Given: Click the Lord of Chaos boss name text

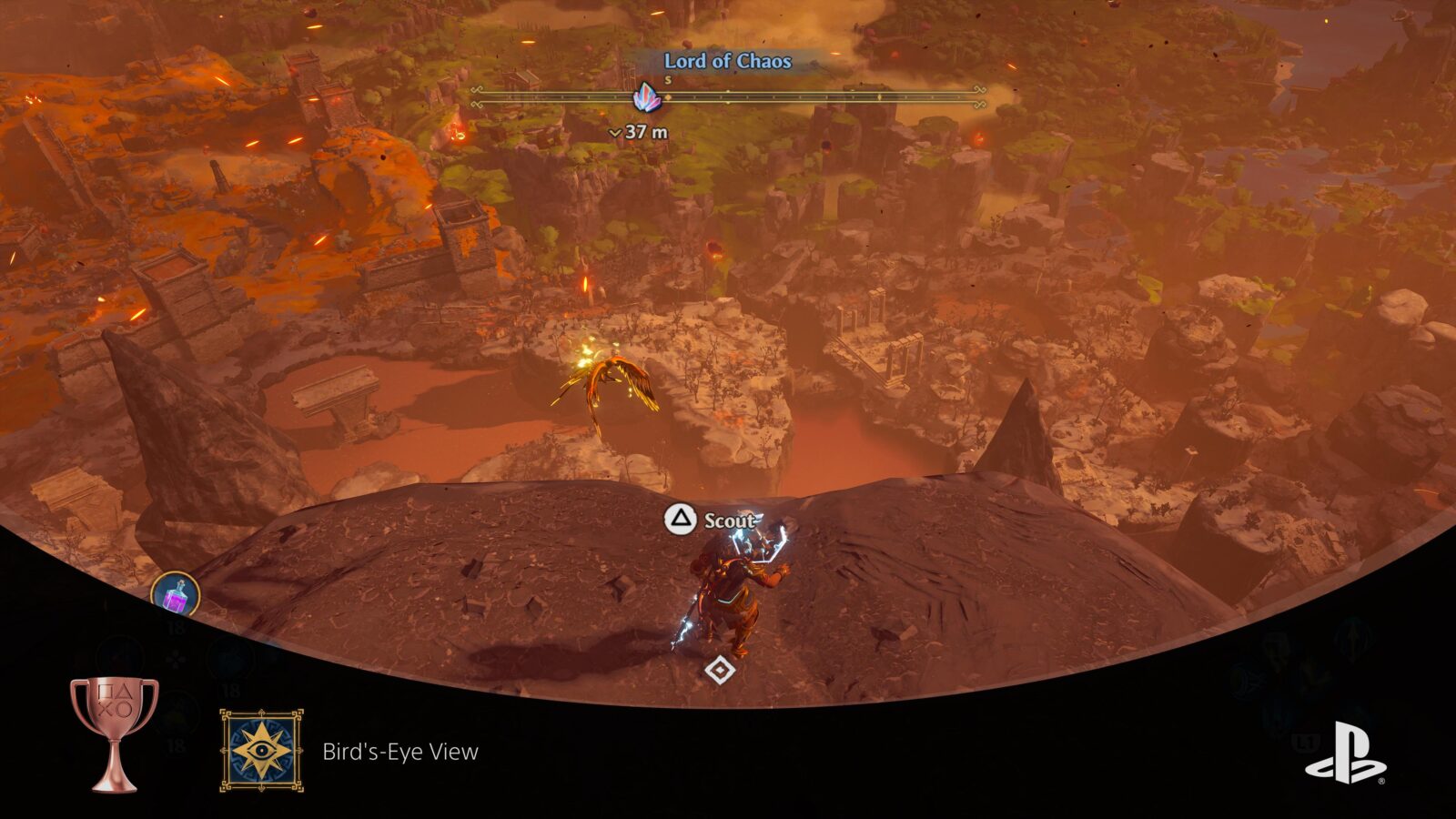Looking at the screenshot, I should (x=727, y=63).
